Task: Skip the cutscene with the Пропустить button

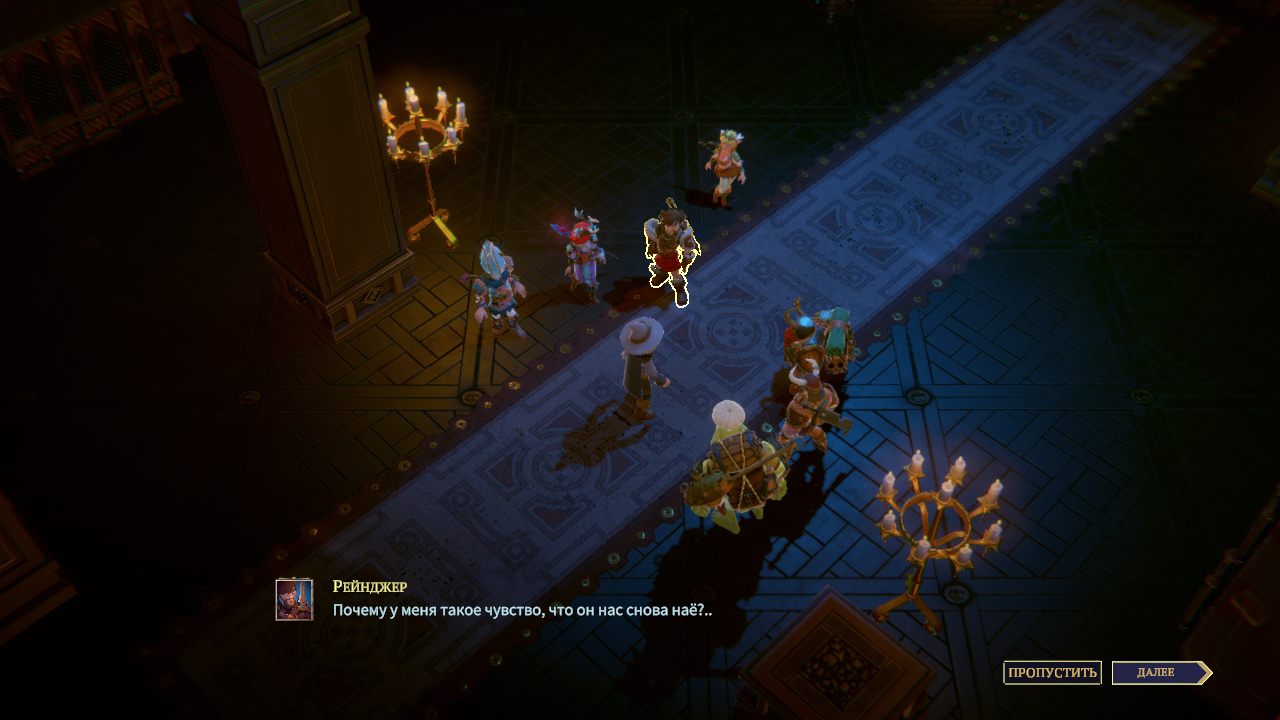Action: point(1052,672)
